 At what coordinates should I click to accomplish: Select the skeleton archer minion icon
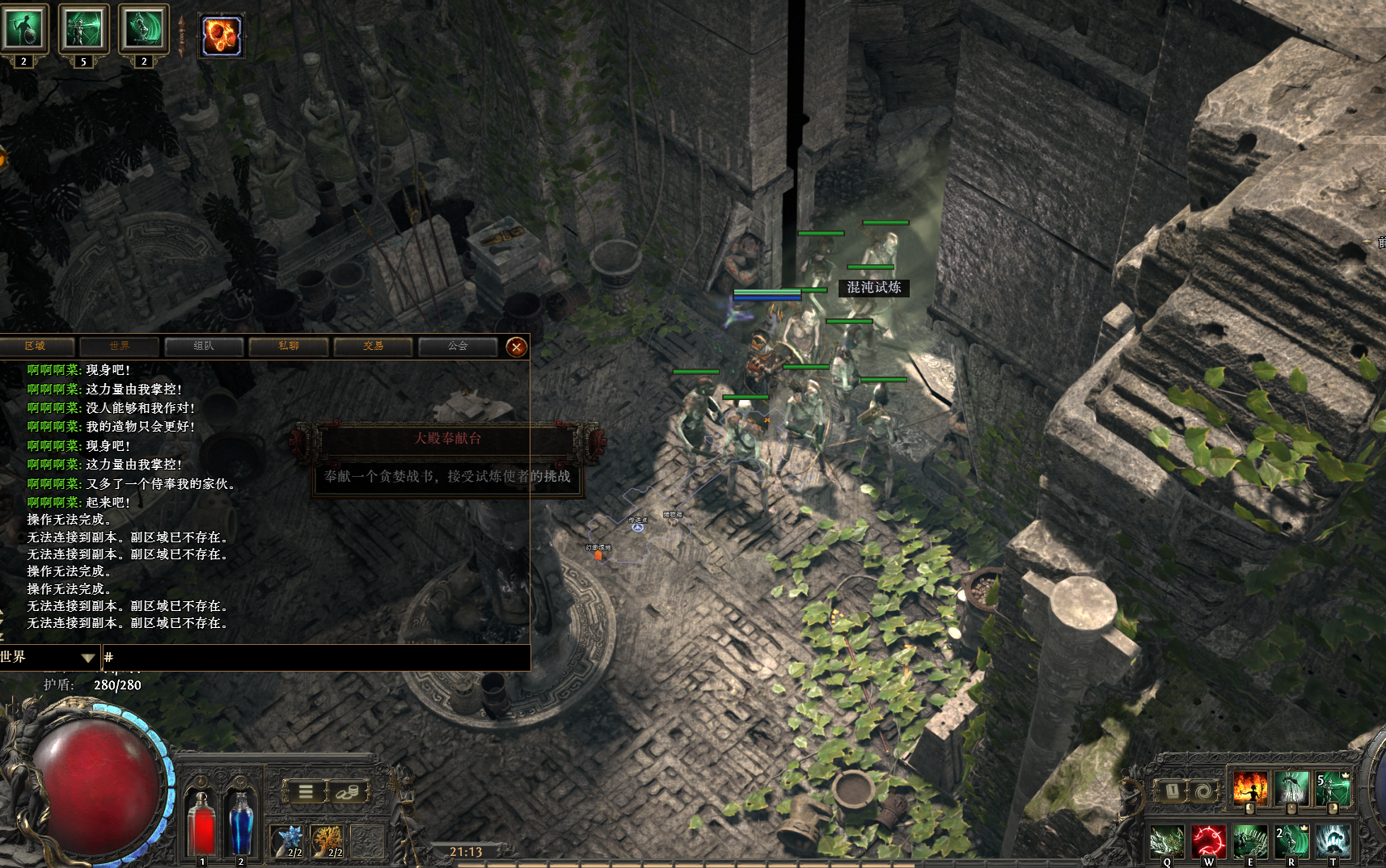[84, 29]
